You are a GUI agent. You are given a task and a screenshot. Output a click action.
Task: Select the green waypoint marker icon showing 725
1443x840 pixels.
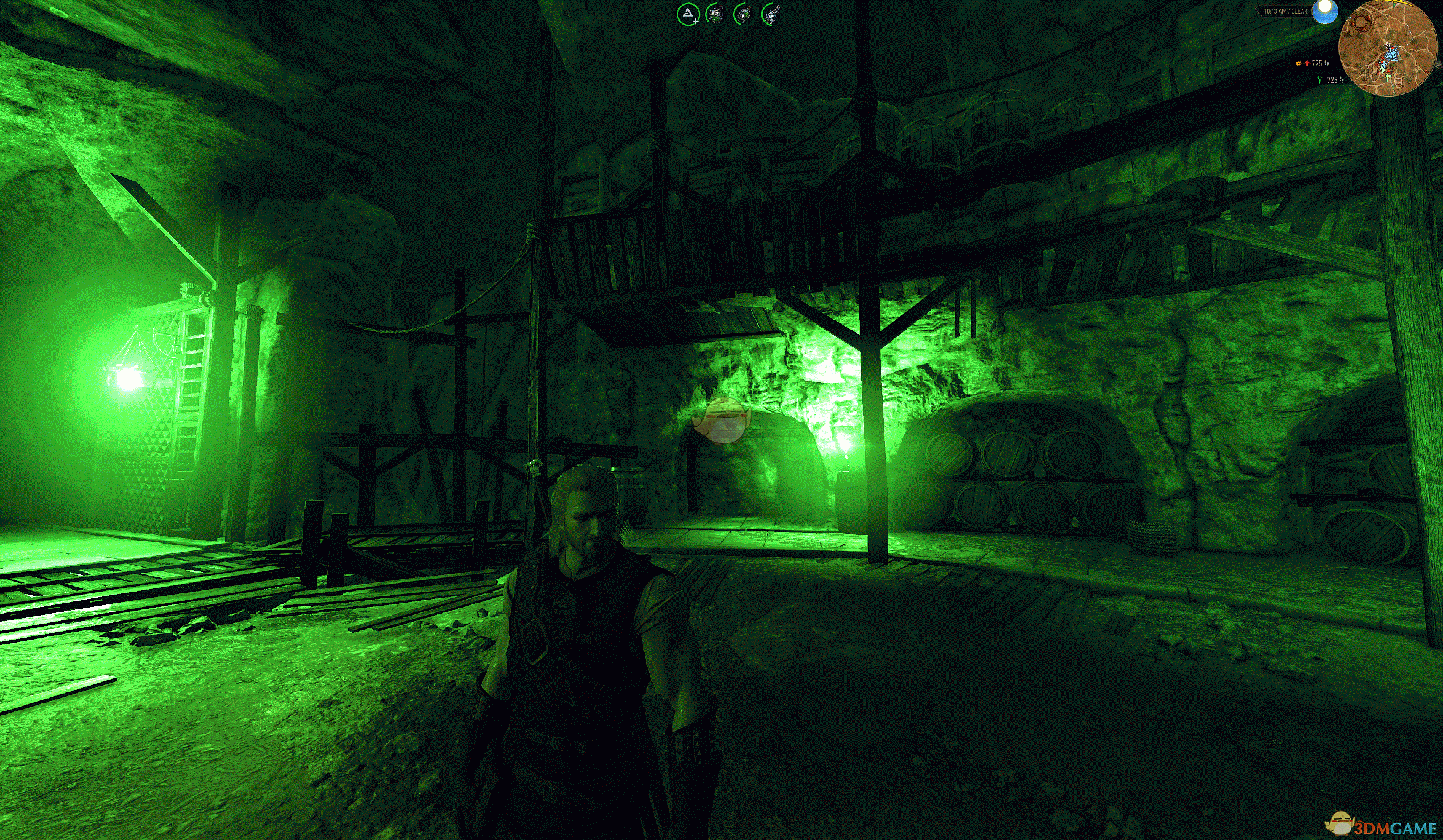[1319, 81]
